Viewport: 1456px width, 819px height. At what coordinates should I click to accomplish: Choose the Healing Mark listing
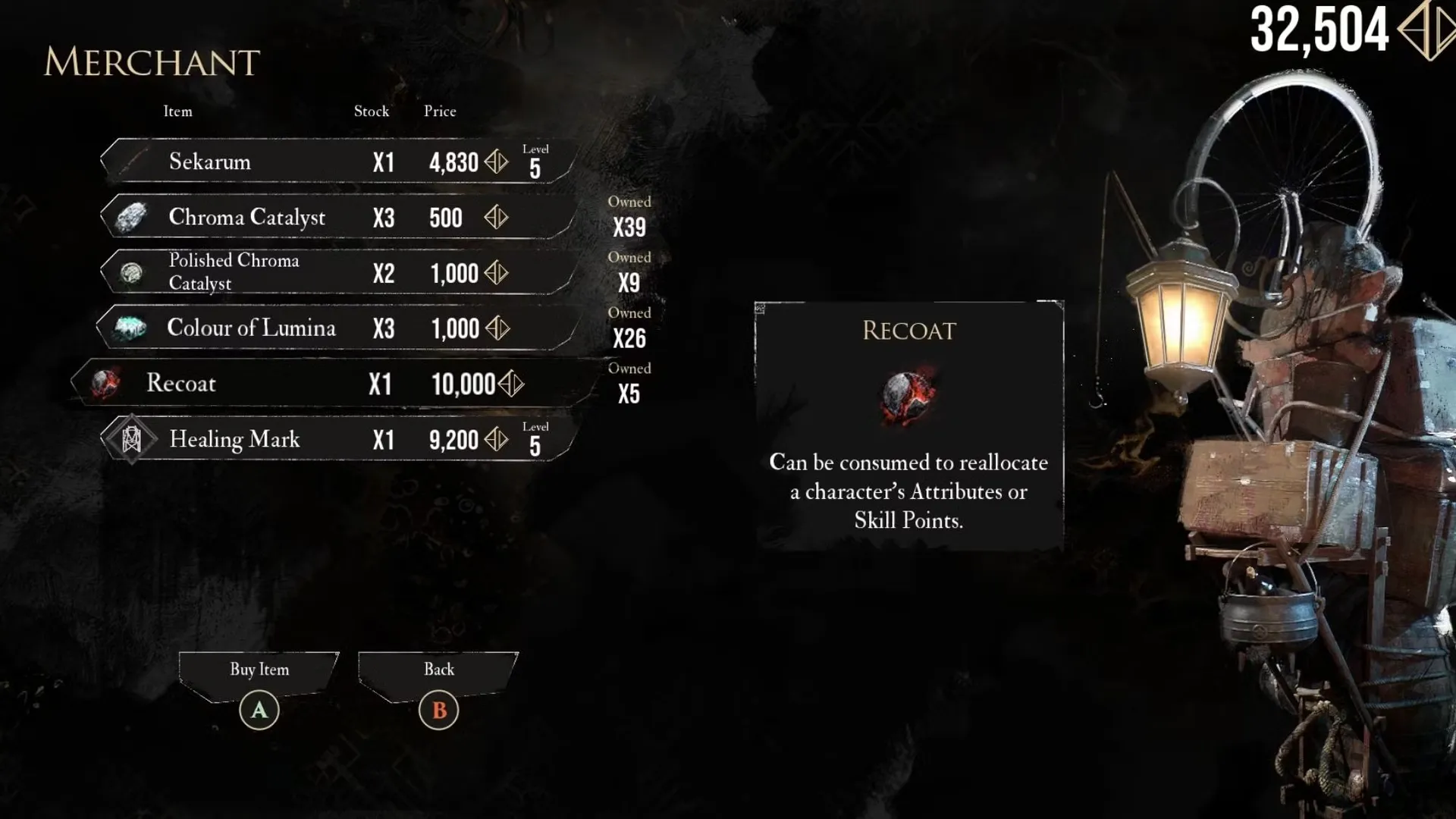point(334,439)
